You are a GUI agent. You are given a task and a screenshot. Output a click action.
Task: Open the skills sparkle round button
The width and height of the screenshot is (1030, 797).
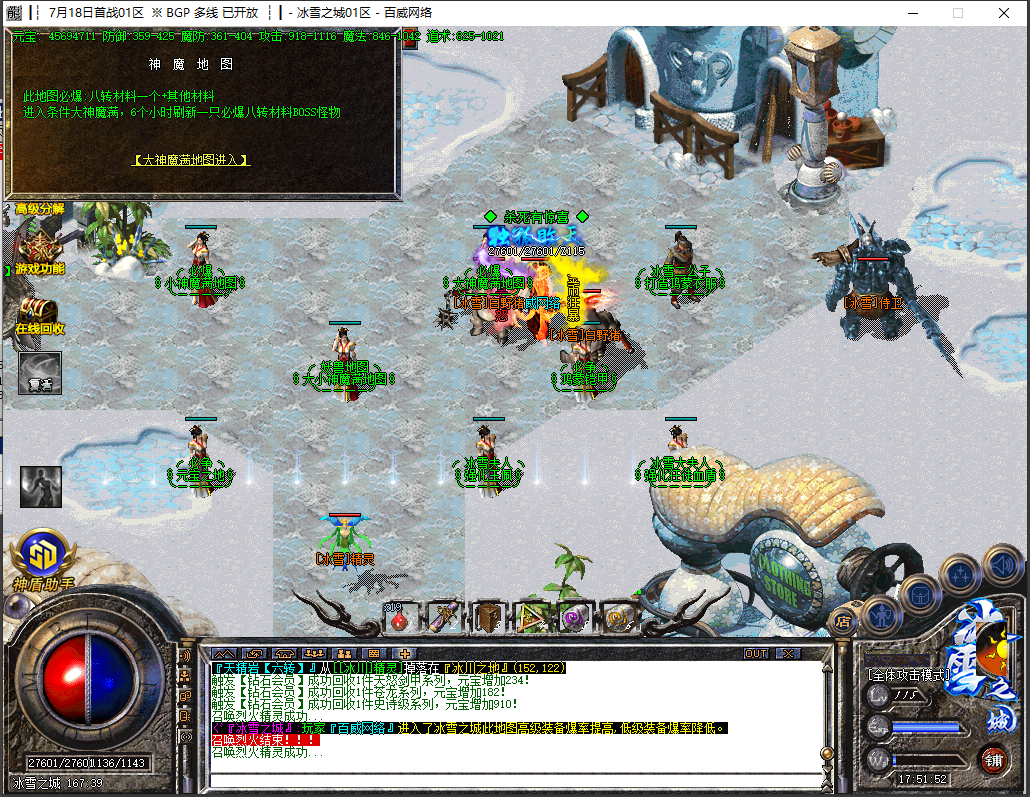(960, 574)
